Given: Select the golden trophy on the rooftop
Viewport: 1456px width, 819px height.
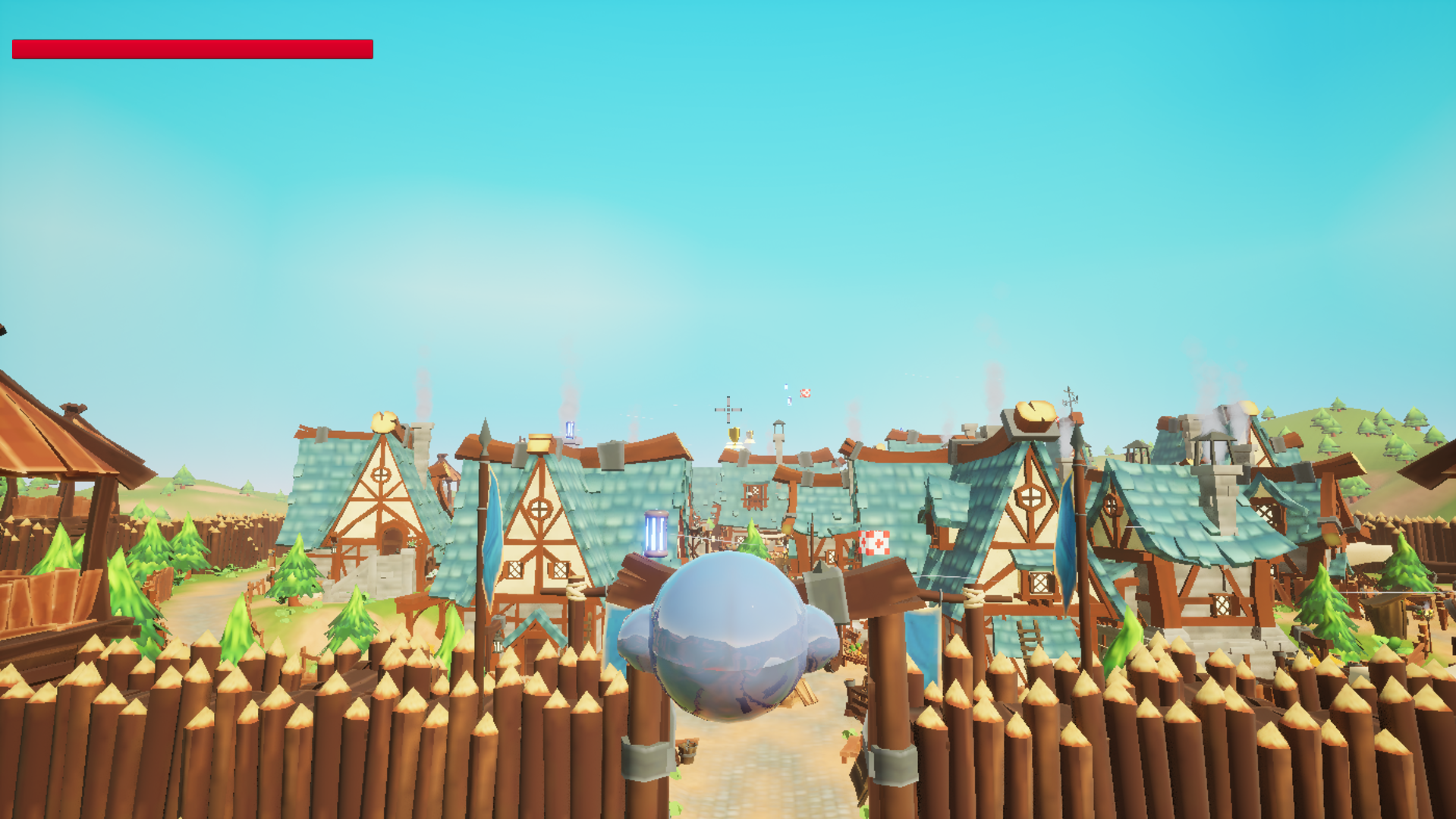Looking at the screenshot, I should pos(734,436).
